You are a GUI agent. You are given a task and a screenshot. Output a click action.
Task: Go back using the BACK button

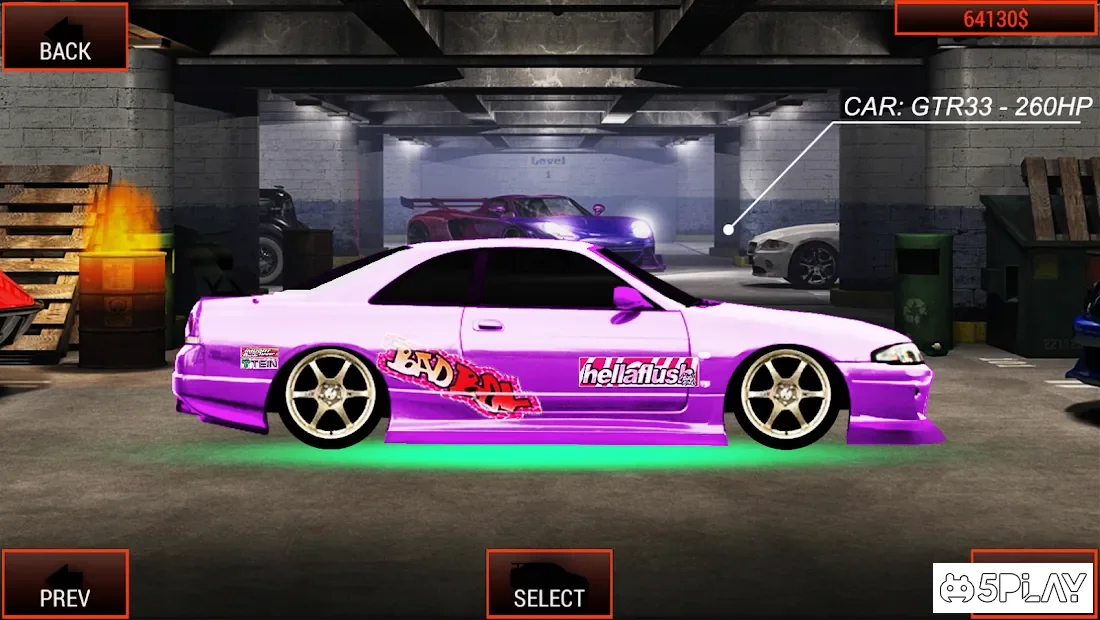[65, 37]
